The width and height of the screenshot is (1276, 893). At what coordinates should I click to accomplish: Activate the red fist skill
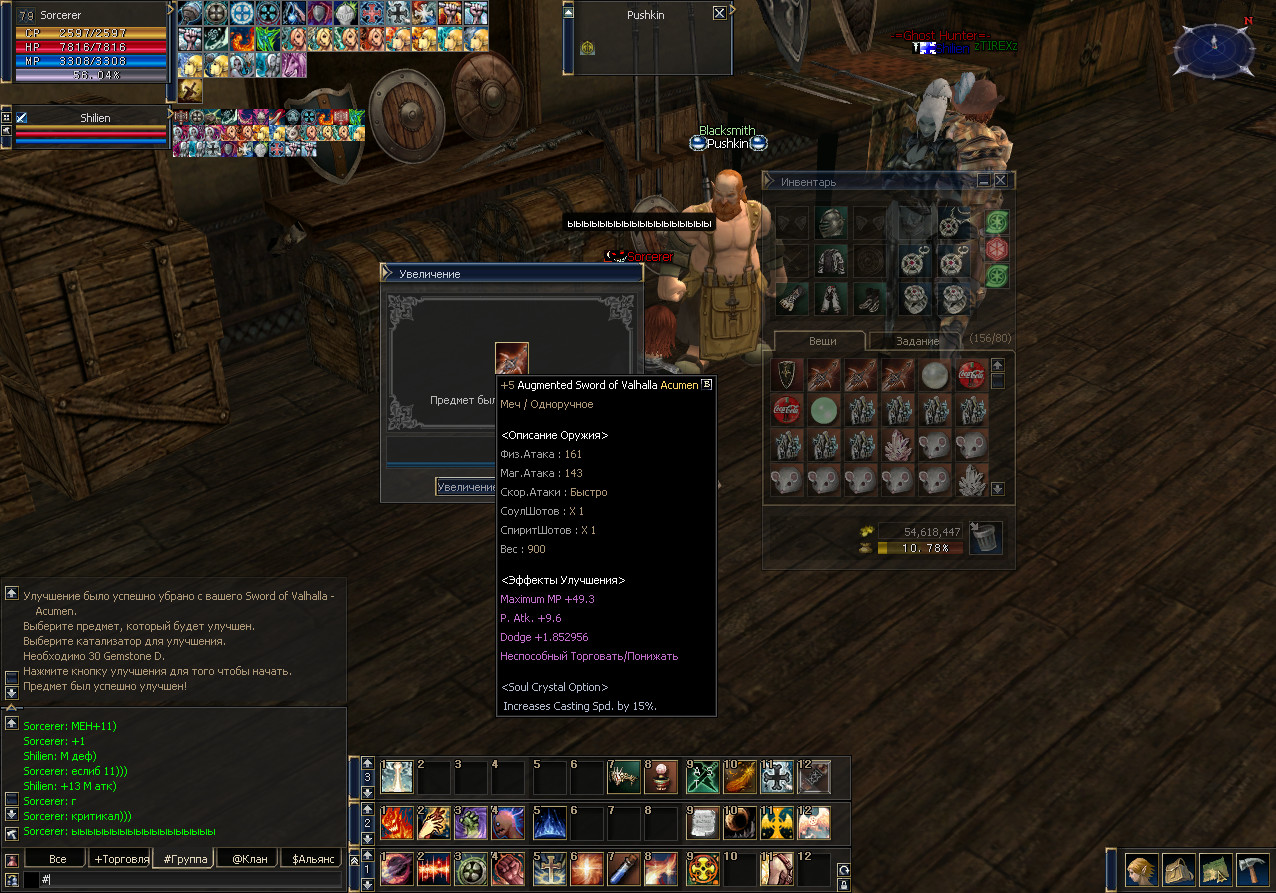508,868
